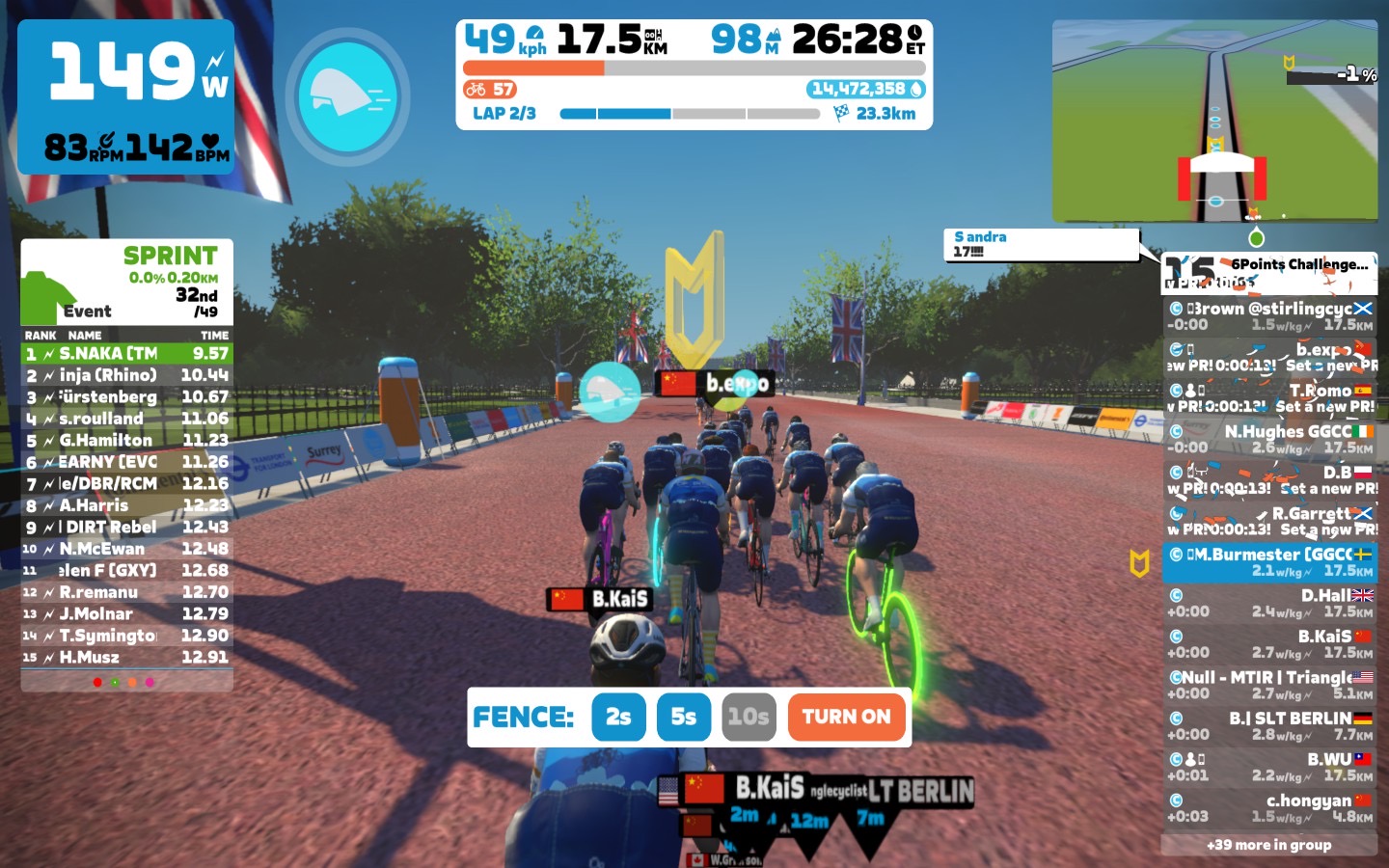Select B.KaiS in the riders list

point(1269,644)
